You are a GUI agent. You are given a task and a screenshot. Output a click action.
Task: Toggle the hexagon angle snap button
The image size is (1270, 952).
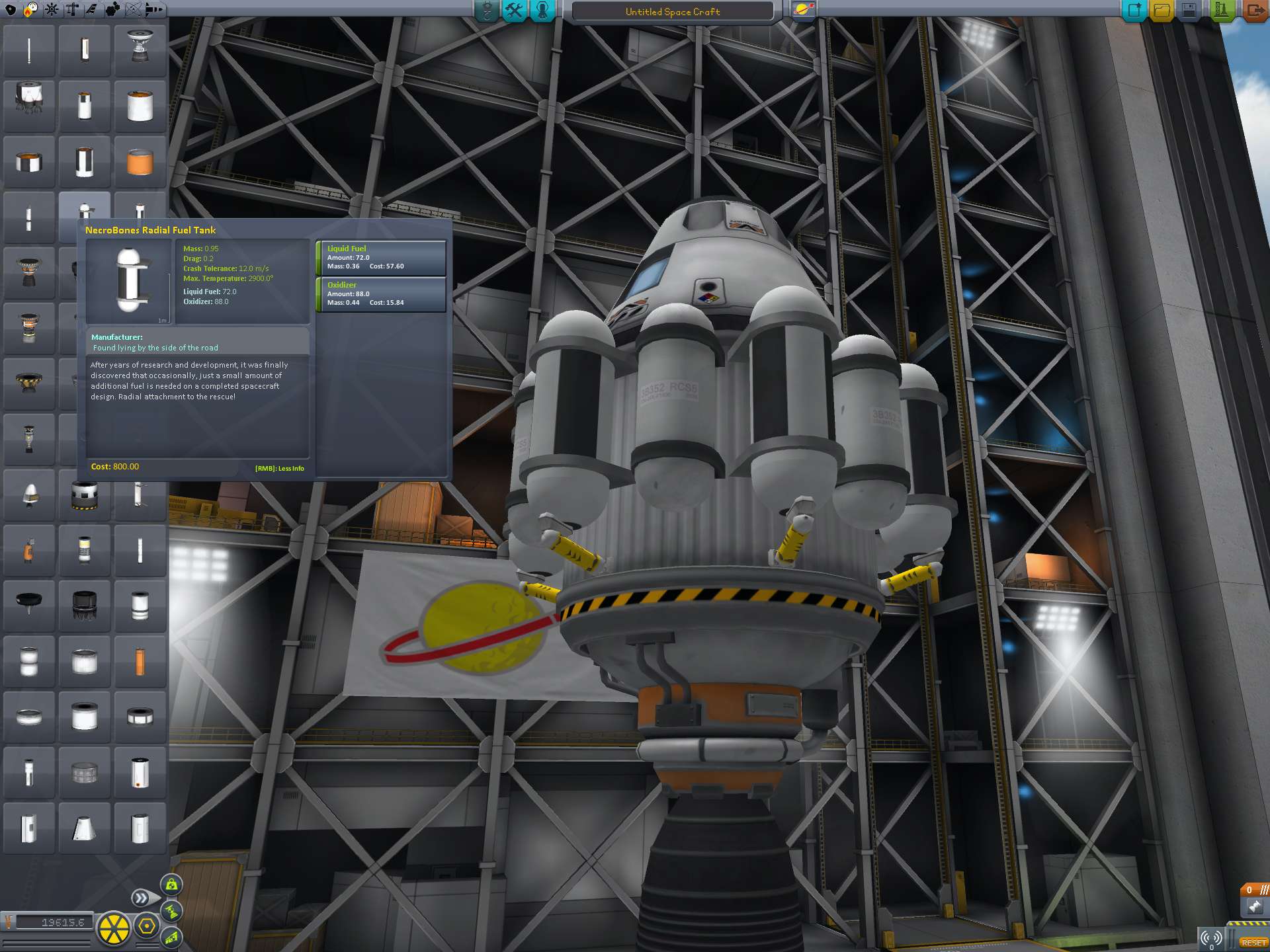tap(147, 927)
